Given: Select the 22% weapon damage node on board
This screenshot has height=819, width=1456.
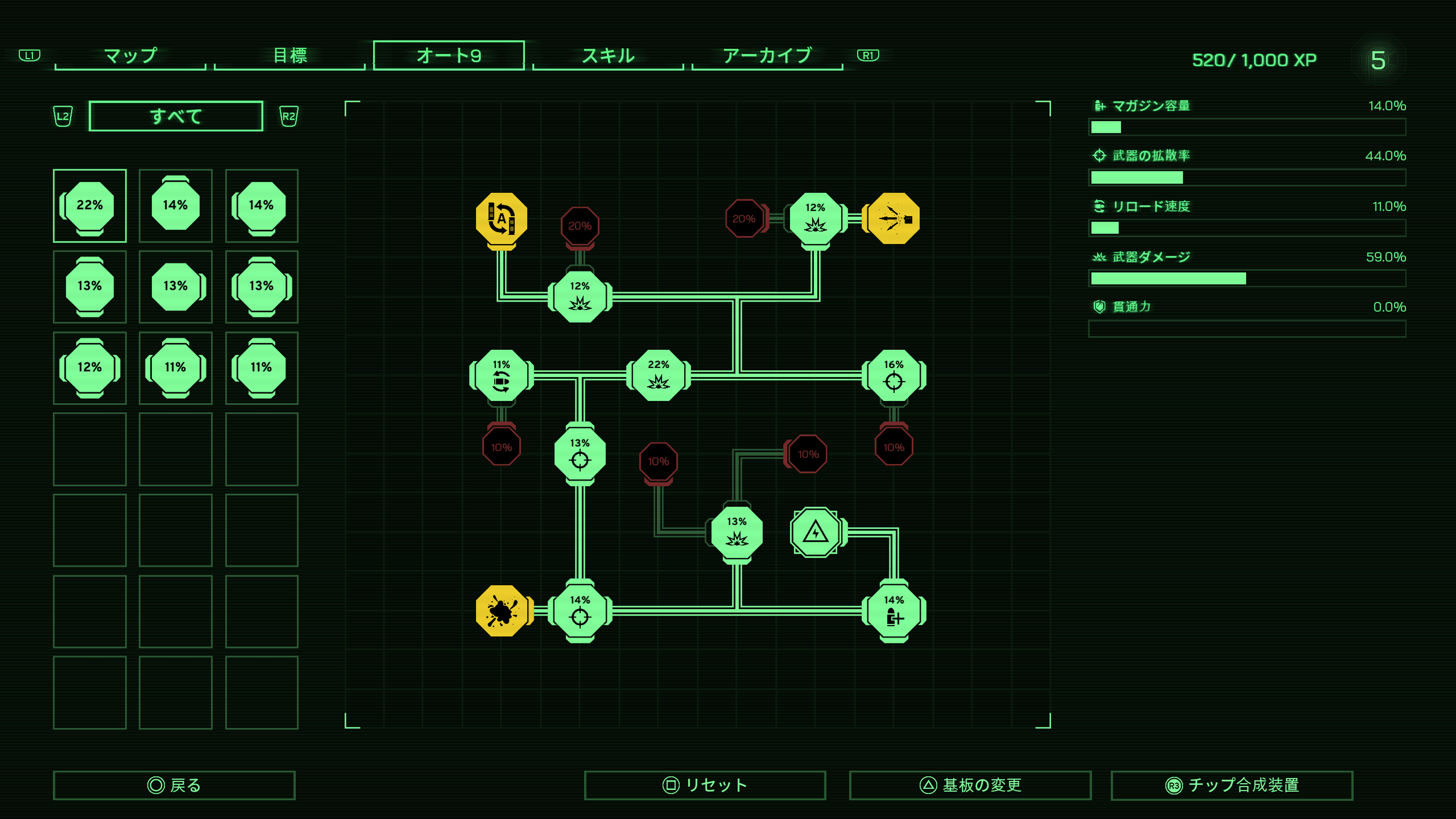Looking at the screenshot, I should [x=659, y=375].
